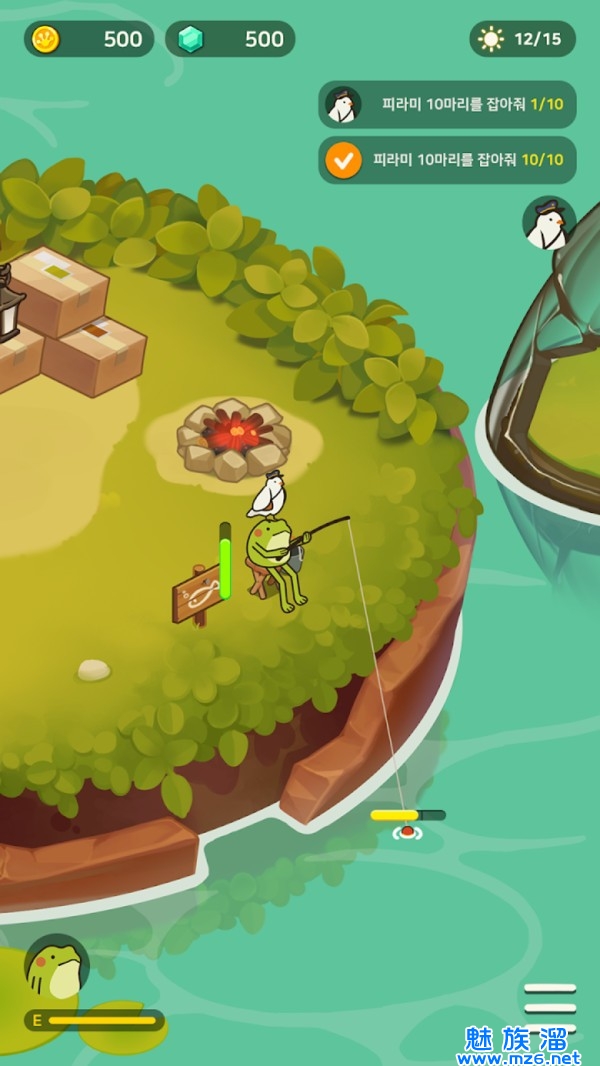Tap the green gem currency counter
Viewport: 600px width, 1066px height.
230,39
